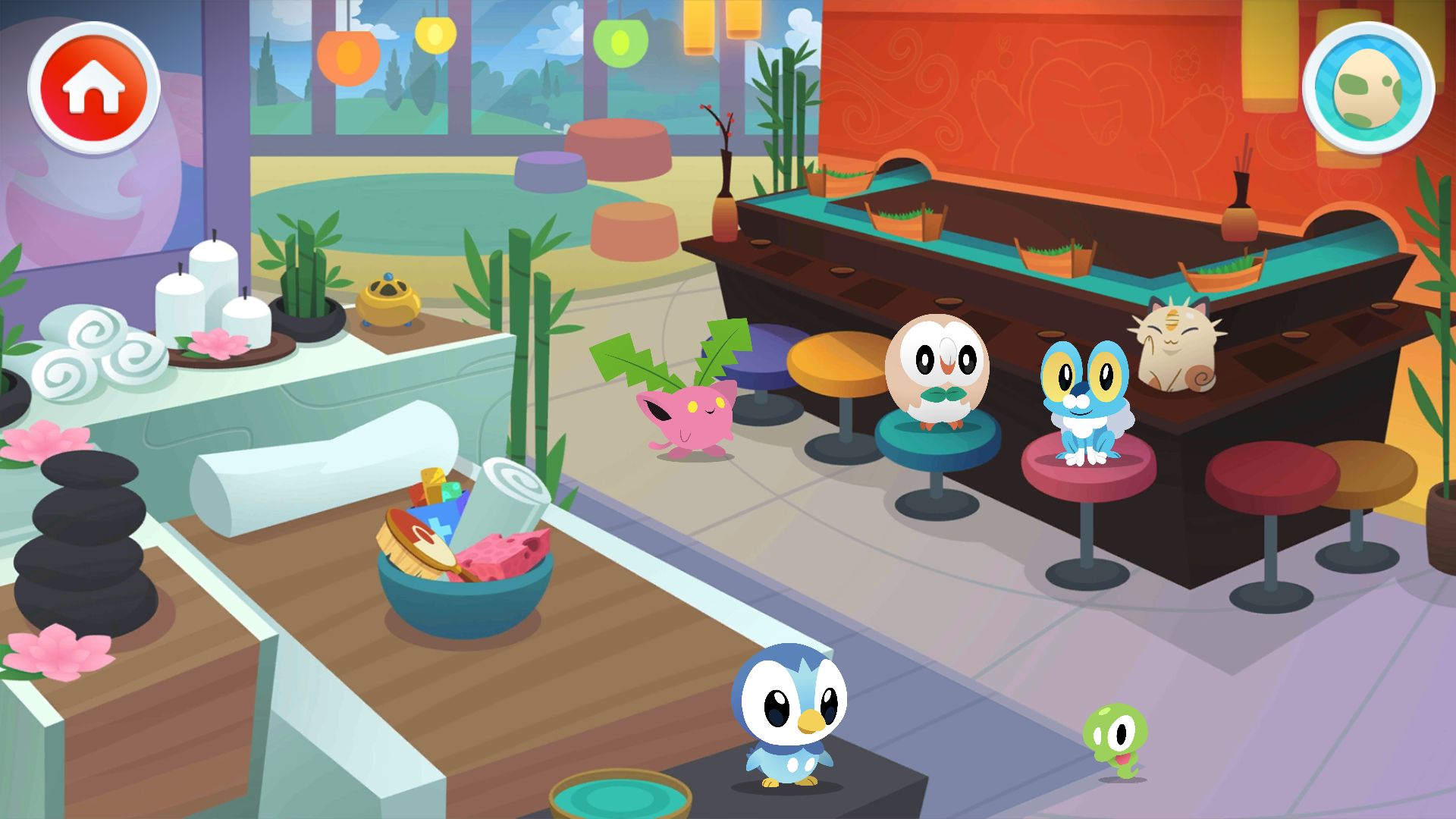
Task: Open the Pokémon egg button
Action: coord(1367,88)
